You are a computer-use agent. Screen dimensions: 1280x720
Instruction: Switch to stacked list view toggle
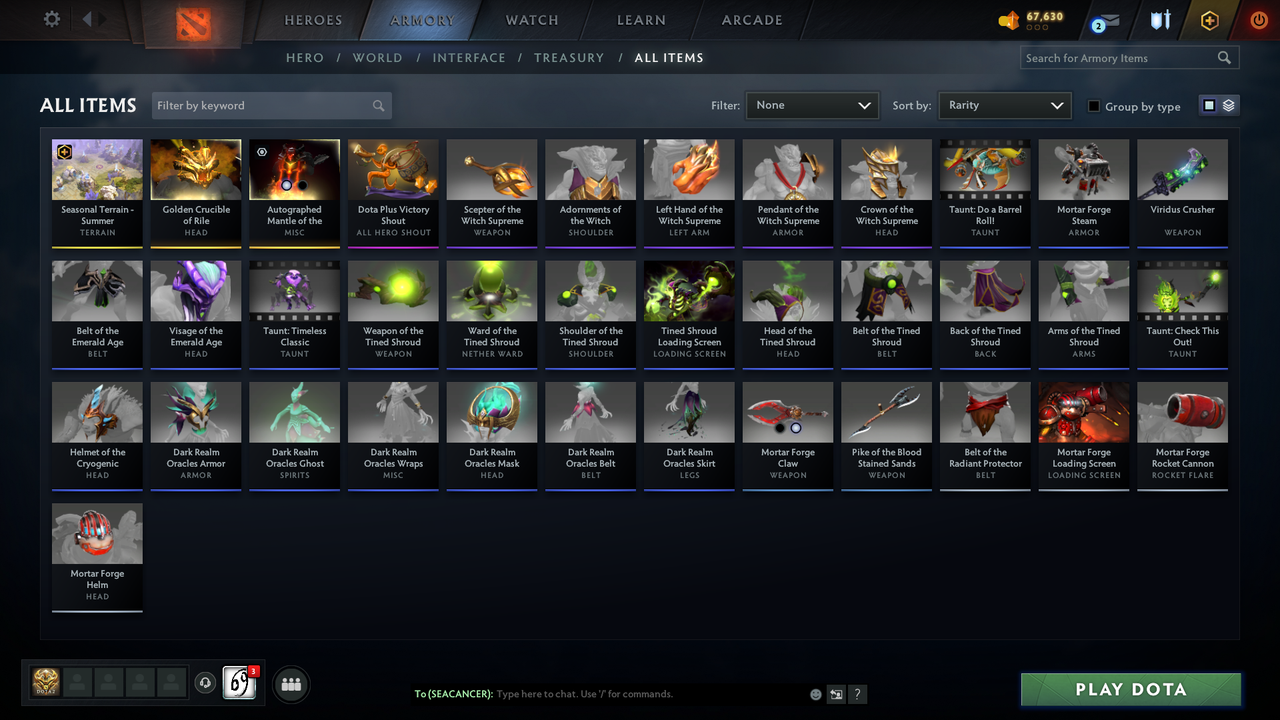coord(1227,105)
